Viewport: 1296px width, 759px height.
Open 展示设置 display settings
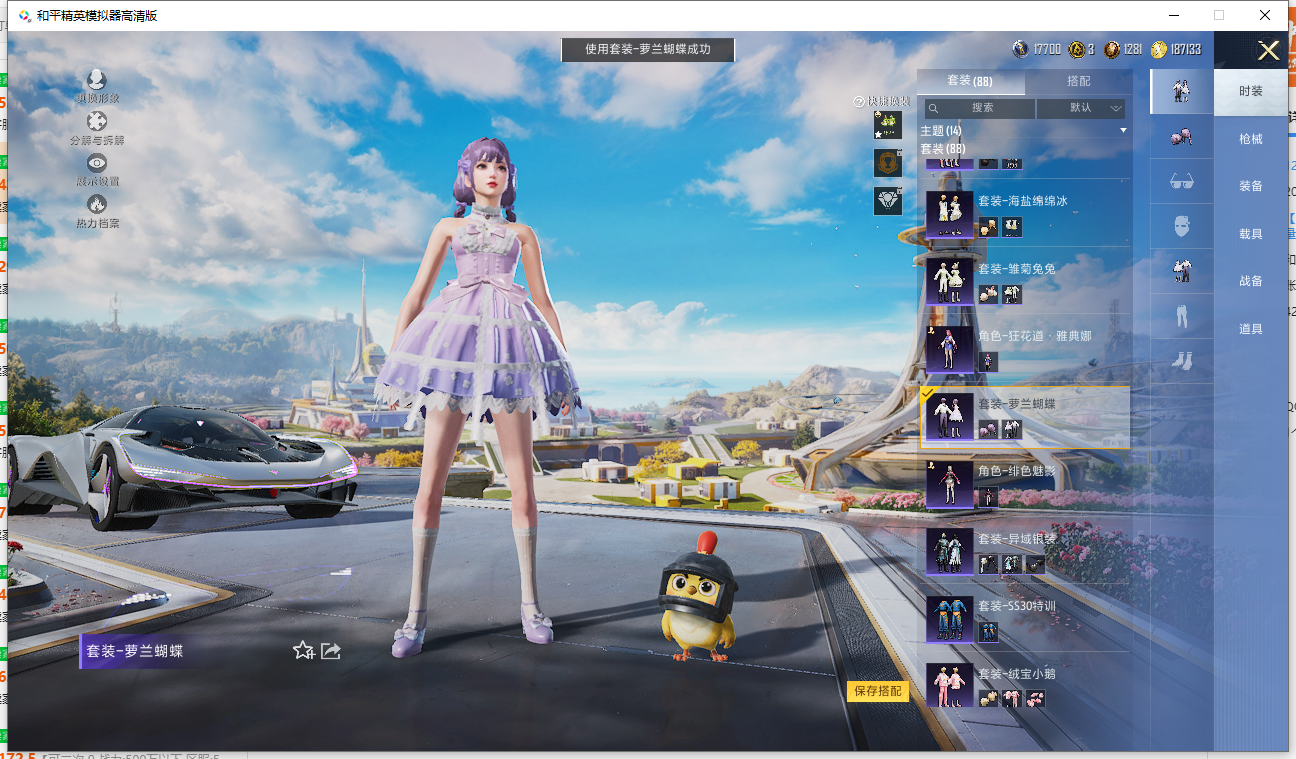97,170
